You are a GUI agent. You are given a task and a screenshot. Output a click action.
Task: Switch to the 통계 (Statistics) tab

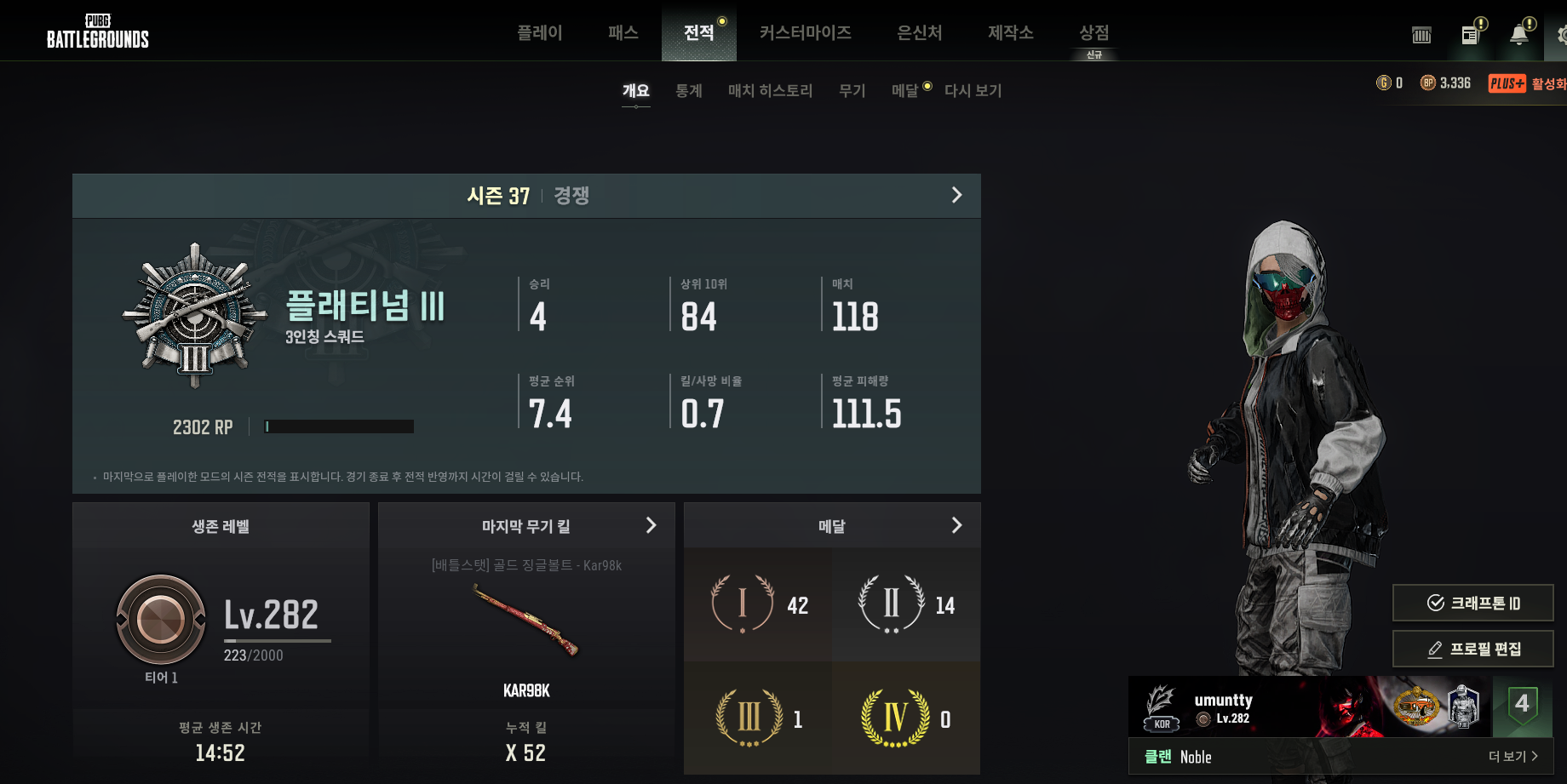tap(688, 90)
